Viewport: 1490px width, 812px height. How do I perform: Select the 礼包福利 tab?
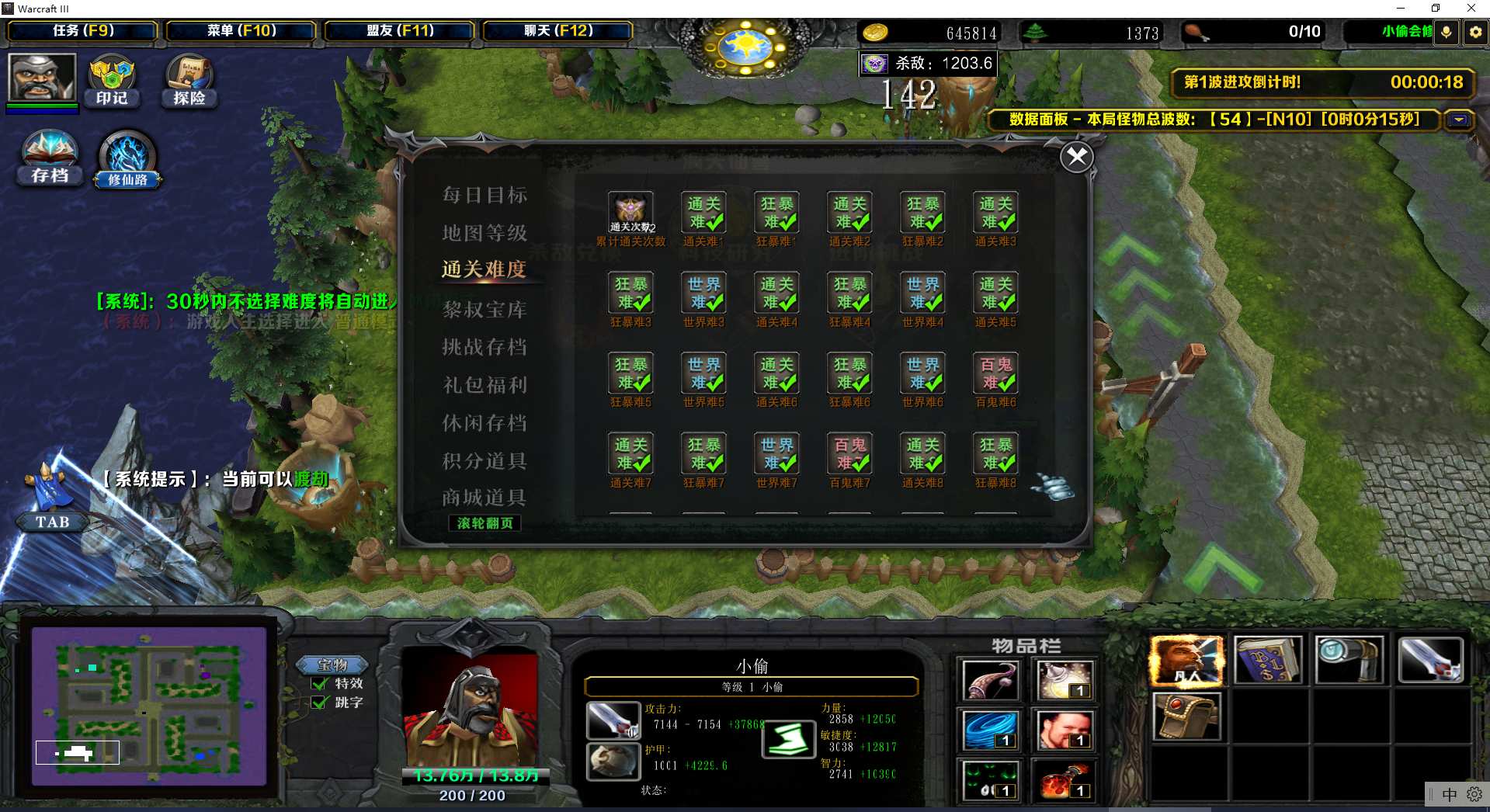click(485, 385)
